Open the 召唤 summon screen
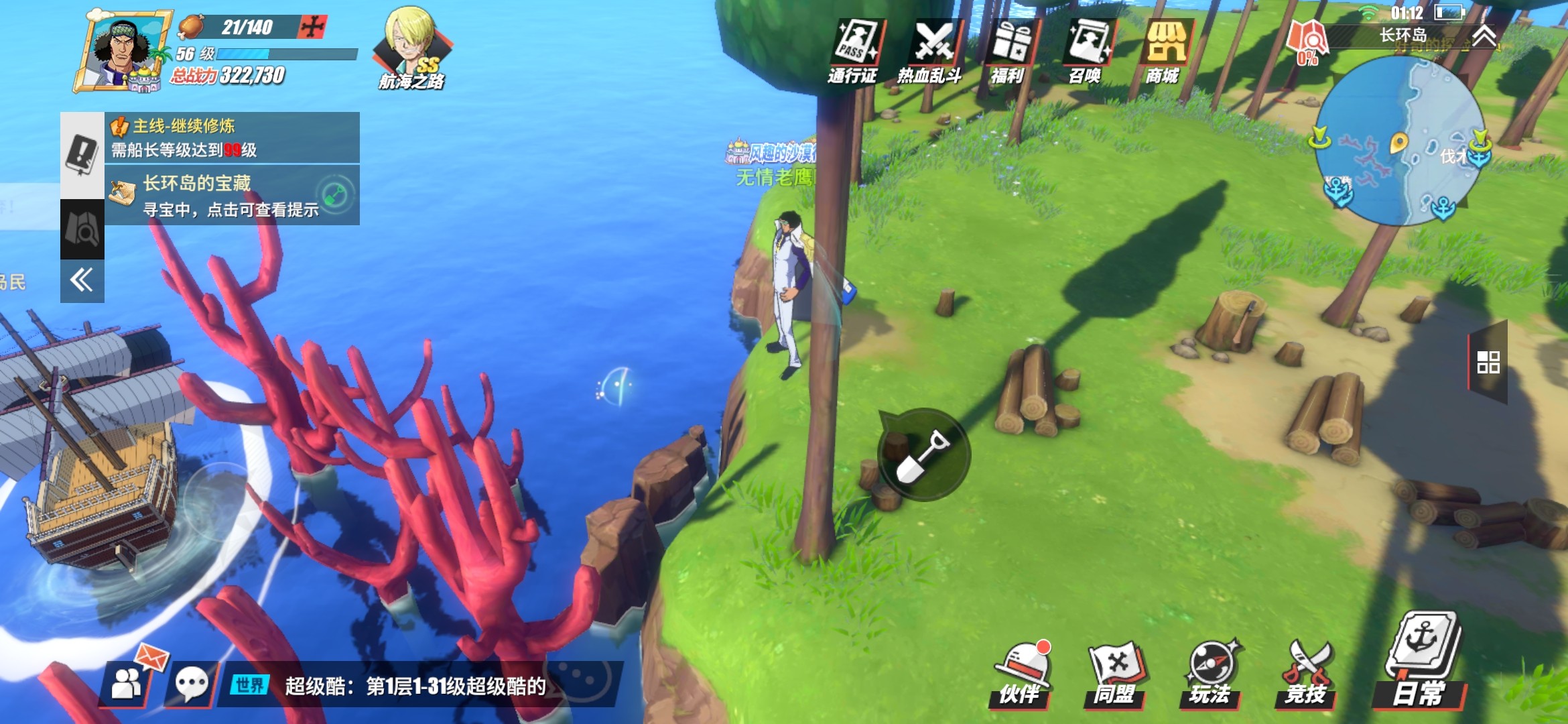The height and width of the screenshot is (724, 1568). 1087,51
